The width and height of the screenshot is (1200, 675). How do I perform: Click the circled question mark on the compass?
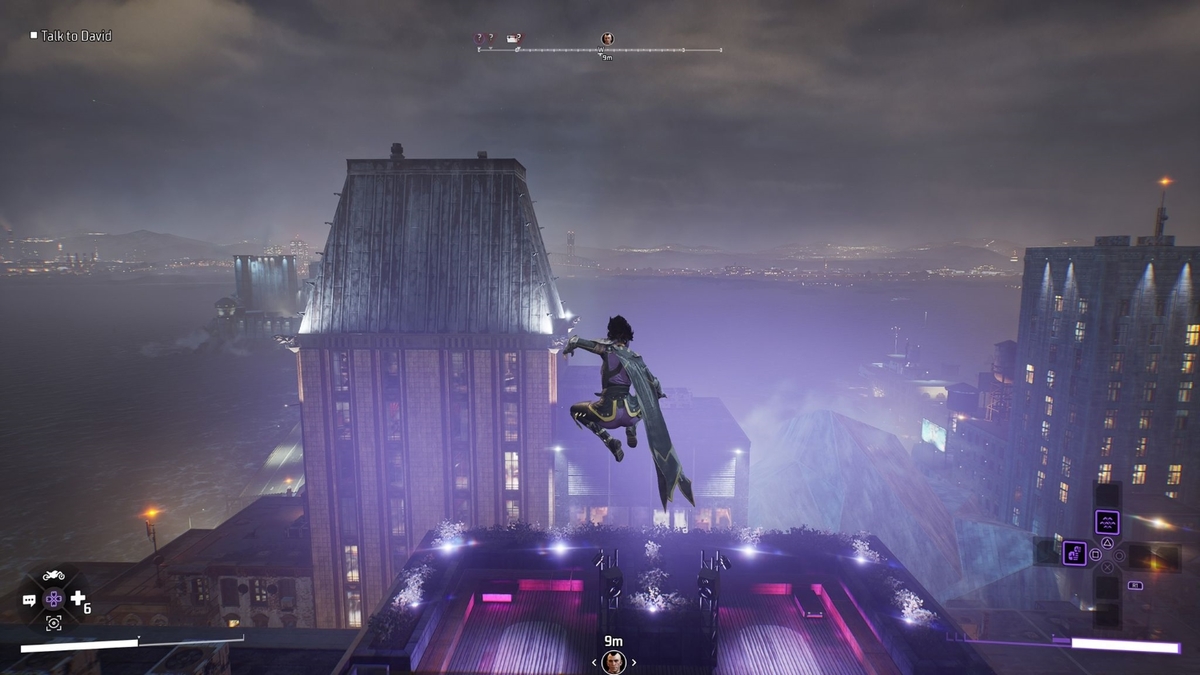[x=479, y=39]
